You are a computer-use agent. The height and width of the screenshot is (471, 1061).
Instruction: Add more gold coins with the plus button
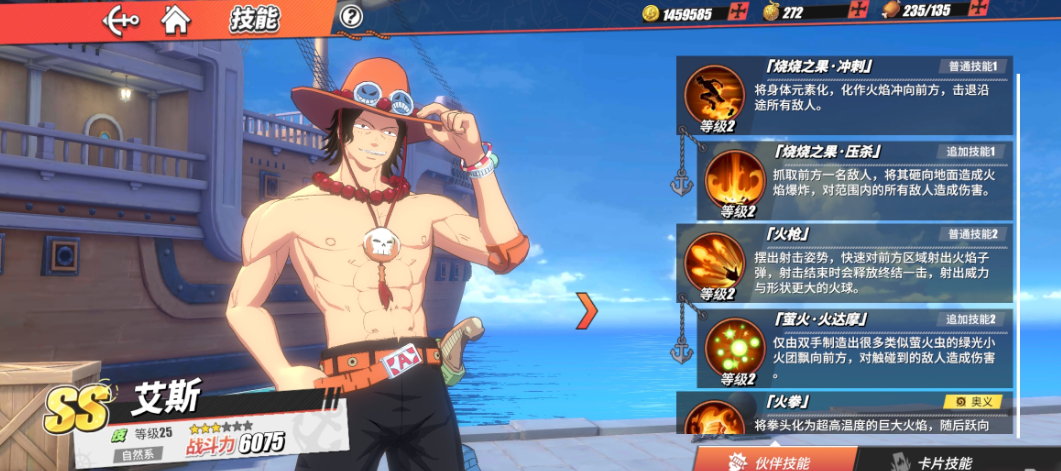point(739,13)
